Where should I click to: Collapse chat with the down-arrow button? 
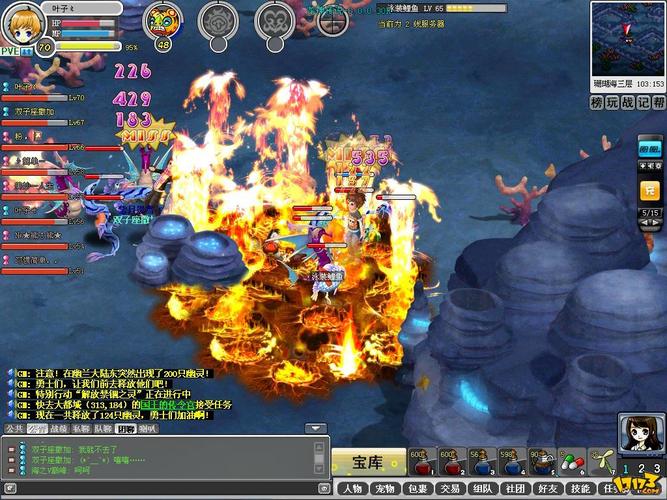click(315, 428)
